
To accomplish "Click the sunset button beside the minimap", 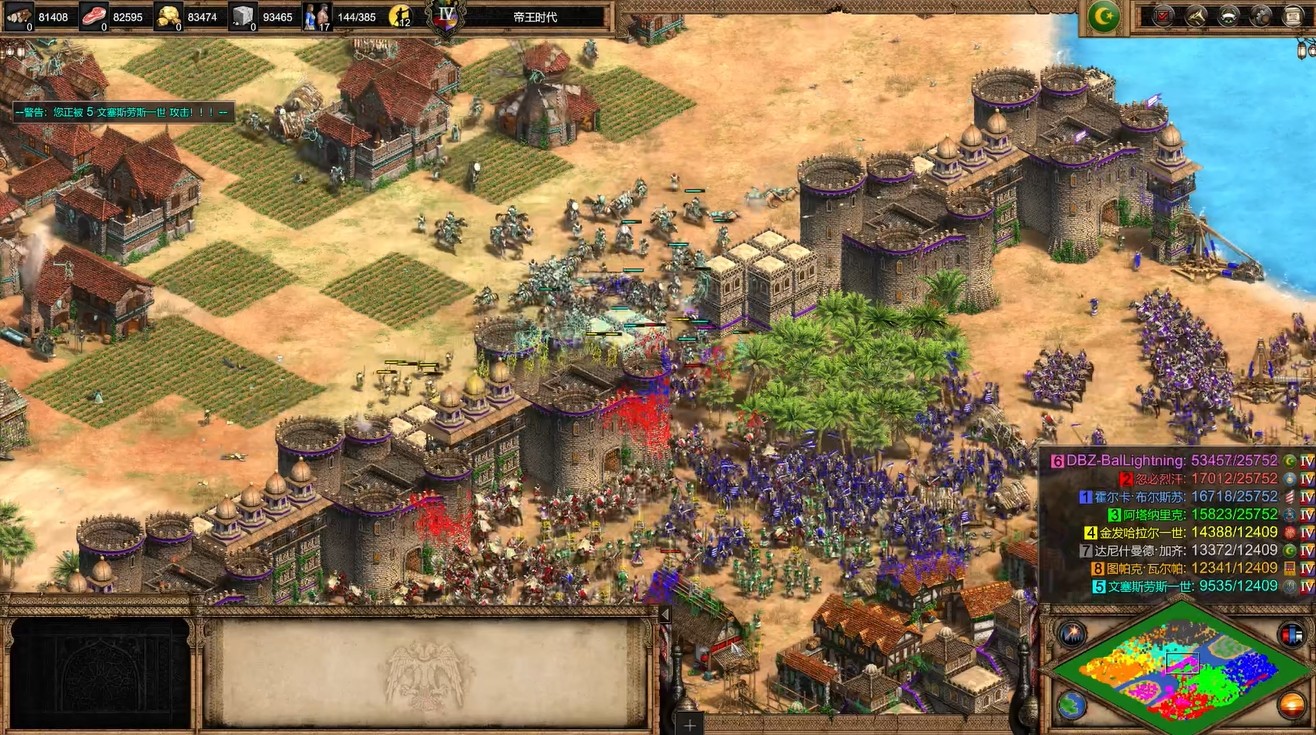I will (1291, 705).
